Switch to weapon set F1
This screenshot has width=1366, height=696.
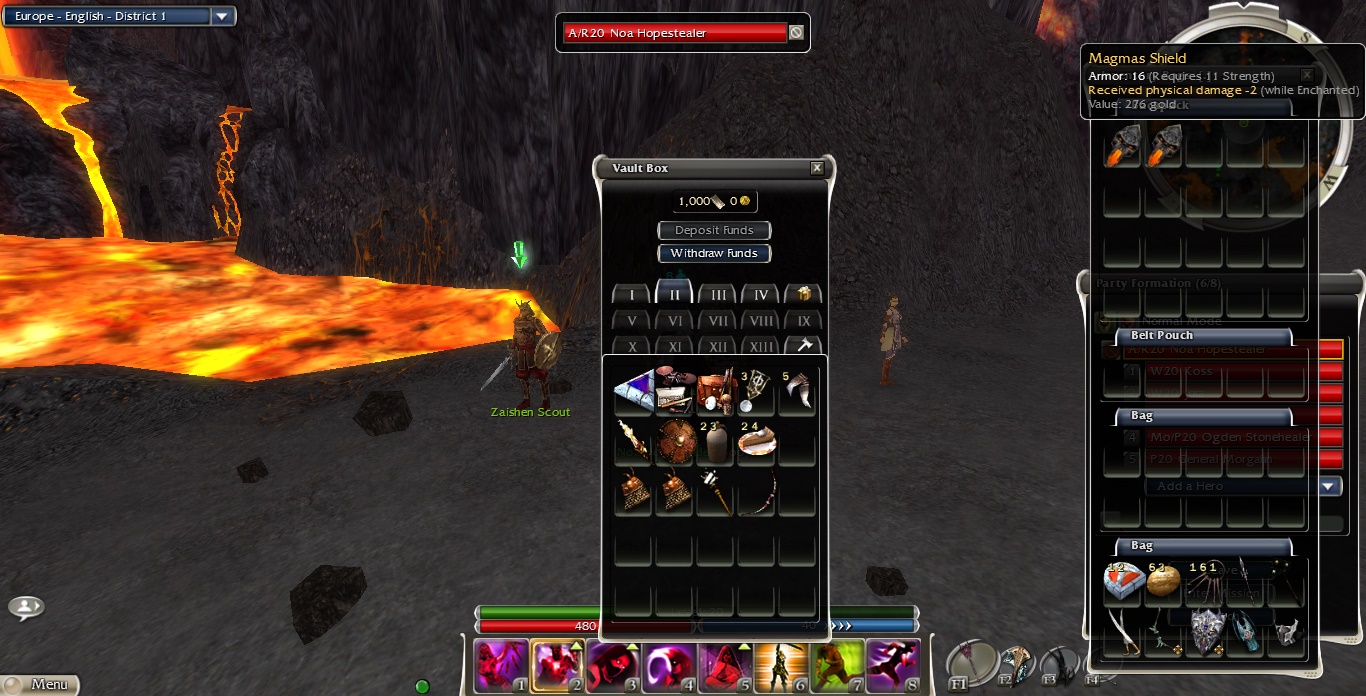click(x=971, y=664)
